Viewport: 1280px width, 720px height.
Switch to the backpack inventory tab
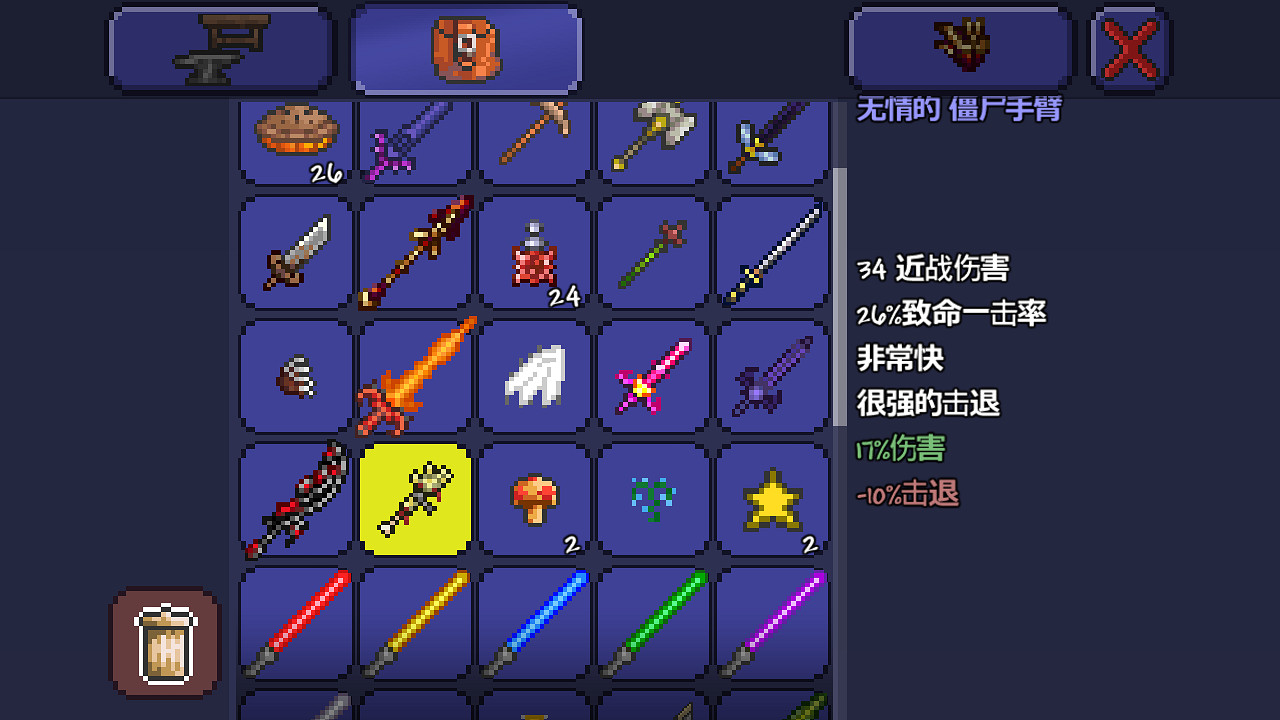(x=465, y=47)
